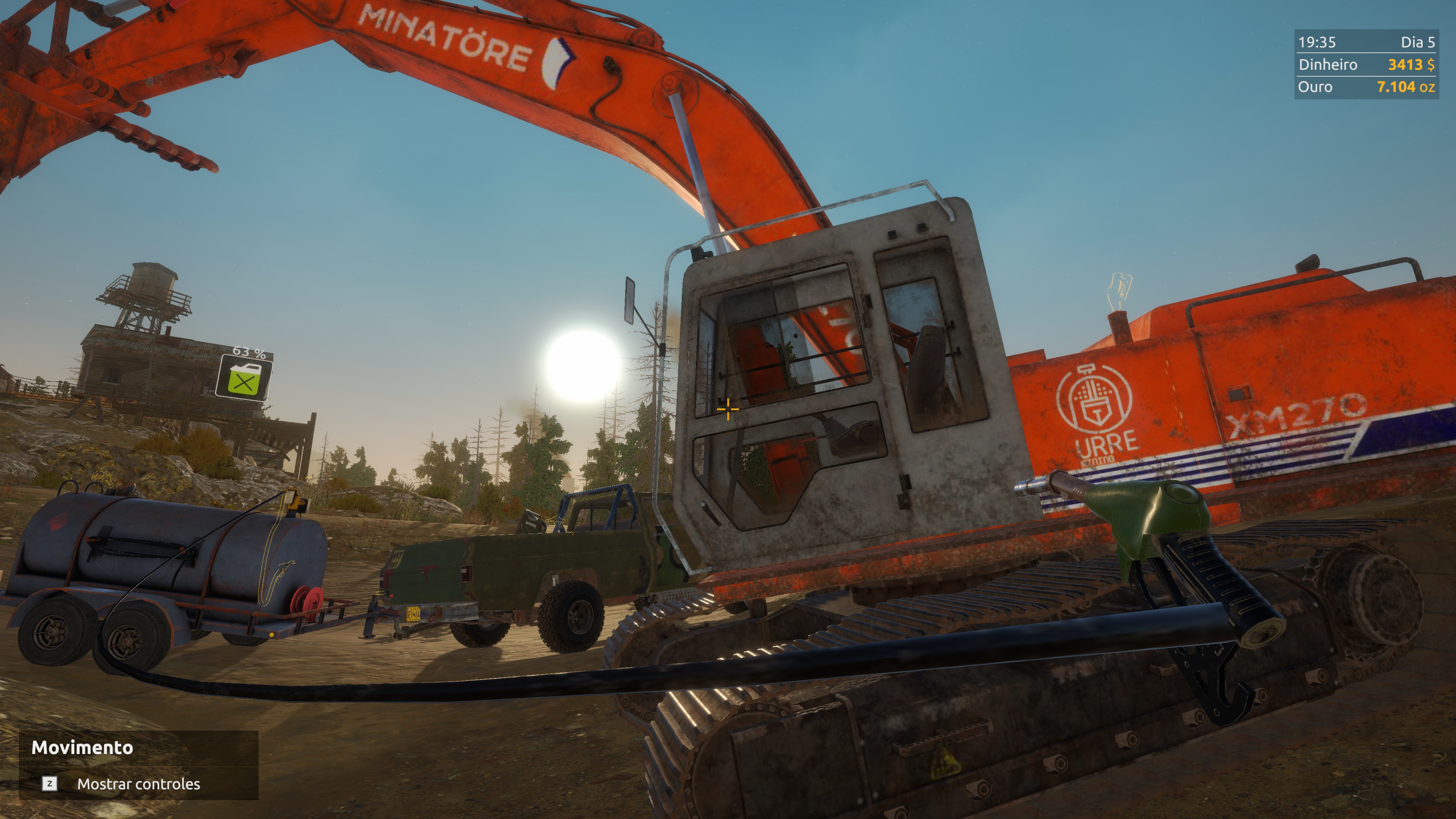Click the Movimento header label

click(x=83, y=748)
